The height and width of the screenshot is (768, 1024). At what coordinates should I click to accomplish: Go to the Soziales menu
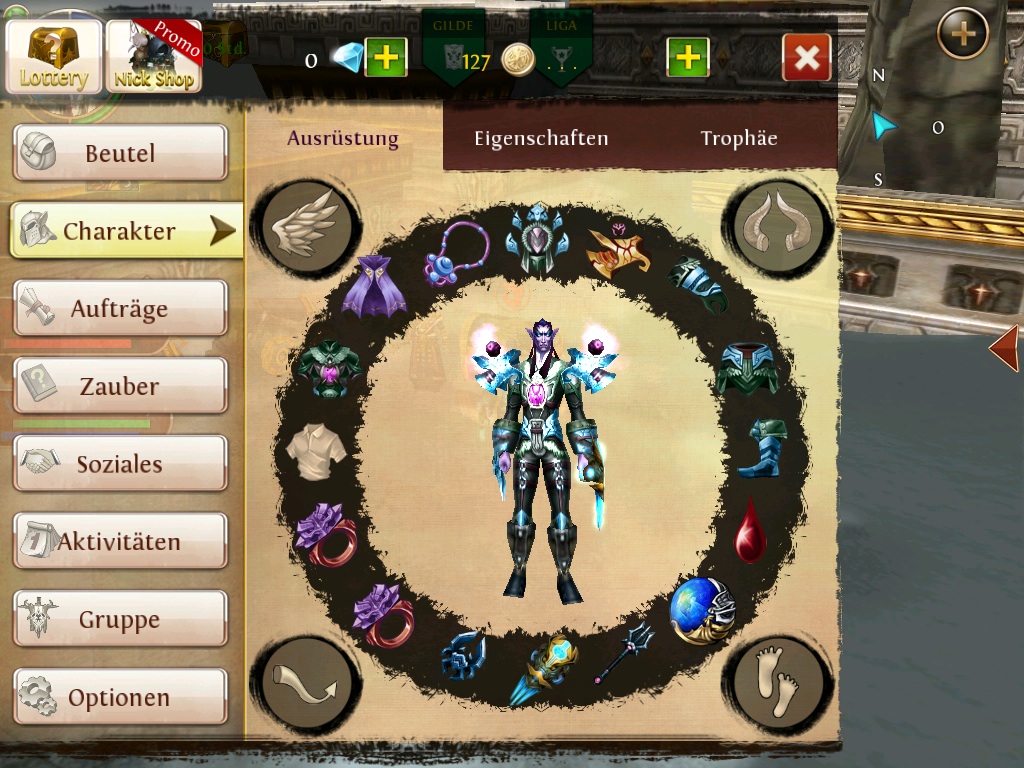pyautogui.click(x=120, y=463)
